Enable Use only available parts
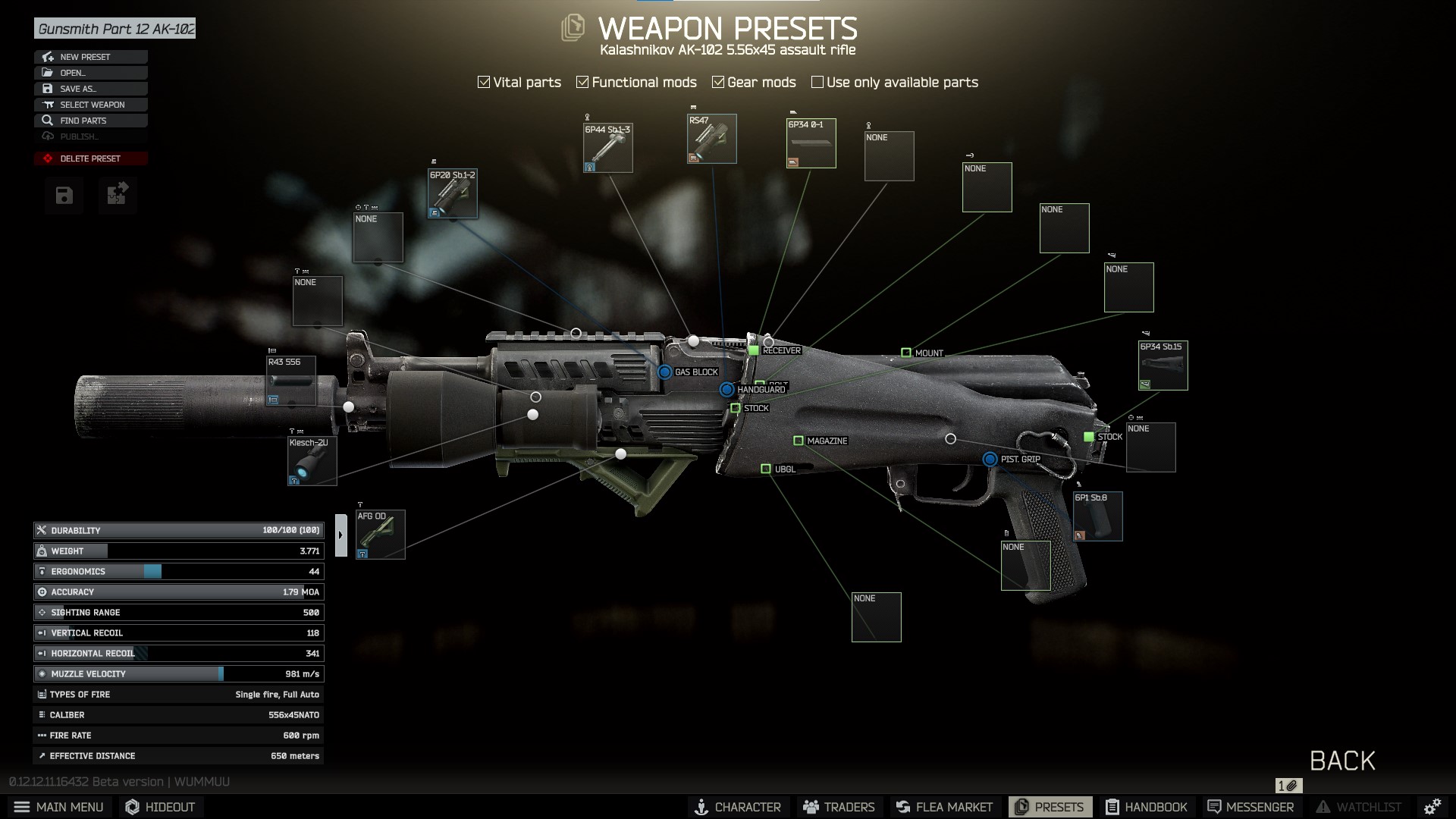This screenshot has width=1456, height=819. coord(817,81)
